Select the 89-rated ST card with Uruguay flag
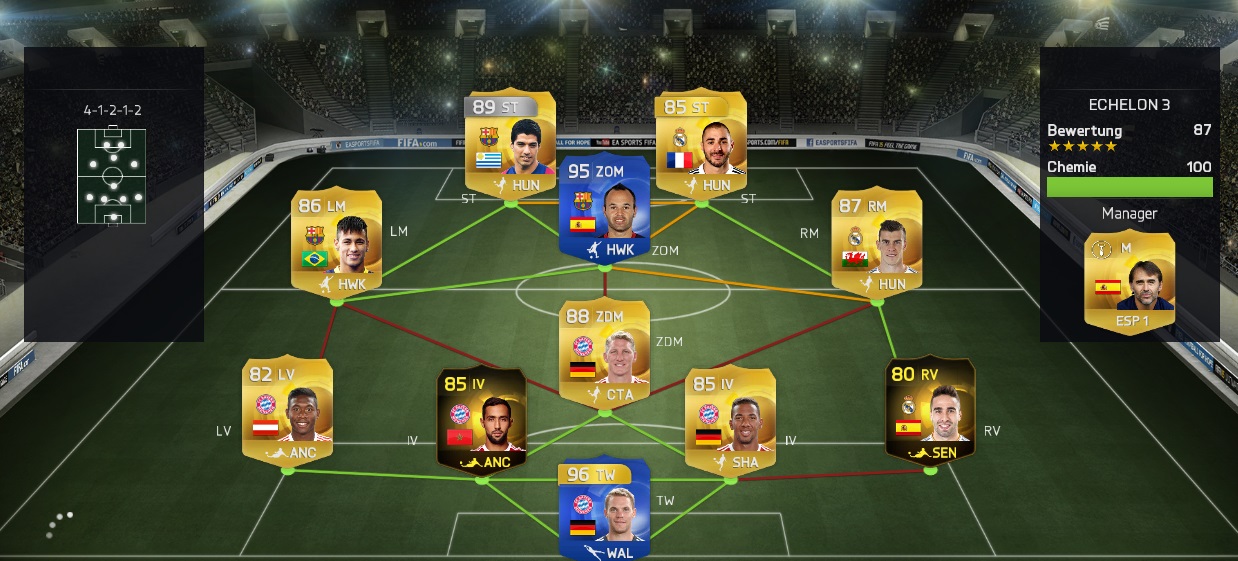Image resolution: width=1238 pixels, height=561 pixels. click(x=510, y=140)
